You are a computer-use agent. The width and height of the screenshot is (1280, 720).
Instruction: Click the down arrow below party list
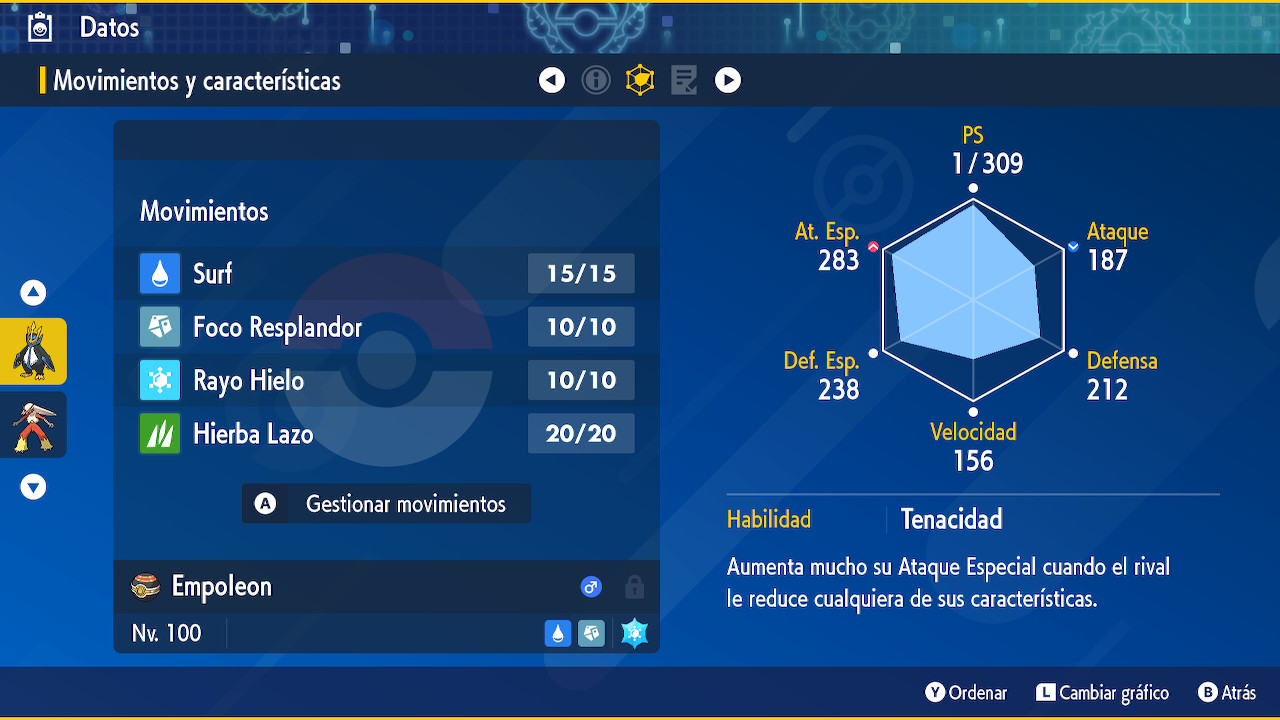[x=33, y=487]
